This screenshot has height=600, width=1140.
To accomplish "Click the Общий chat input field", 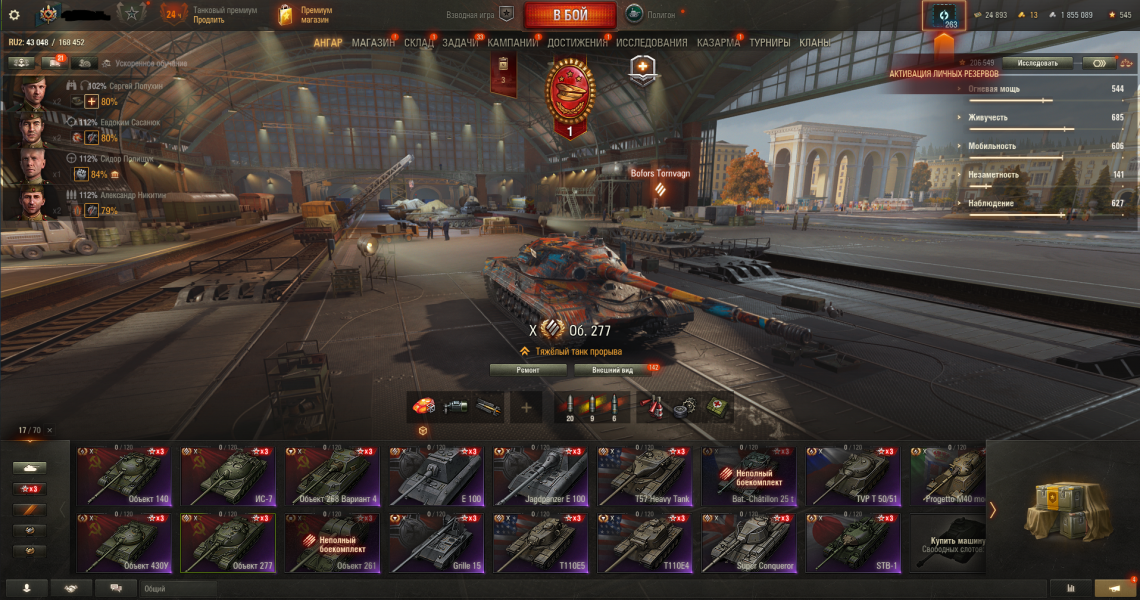I will [x=180, y=589].
